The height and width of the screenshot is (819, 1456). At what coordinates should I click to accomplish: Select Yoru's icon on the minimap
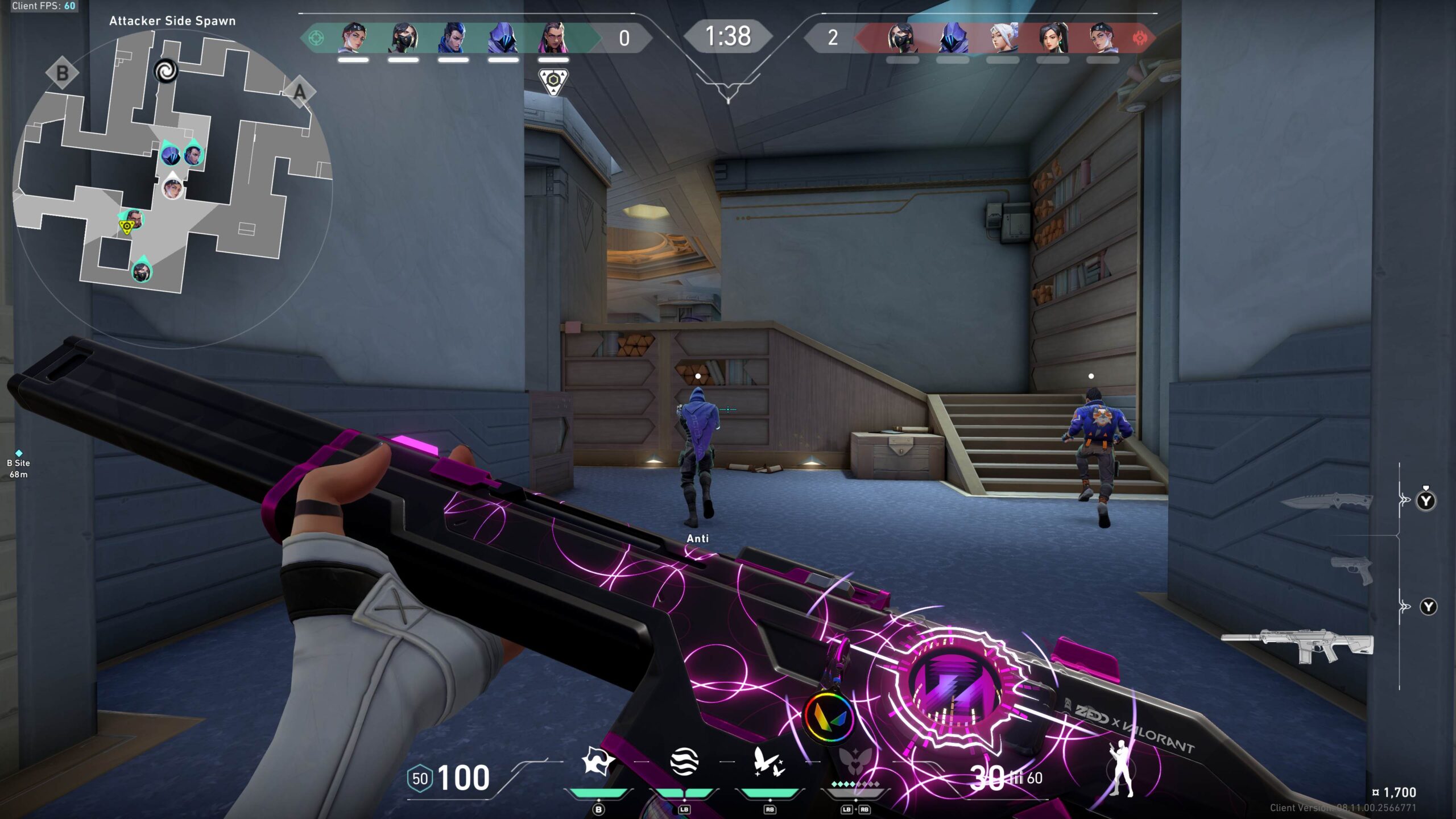[193, 154]
